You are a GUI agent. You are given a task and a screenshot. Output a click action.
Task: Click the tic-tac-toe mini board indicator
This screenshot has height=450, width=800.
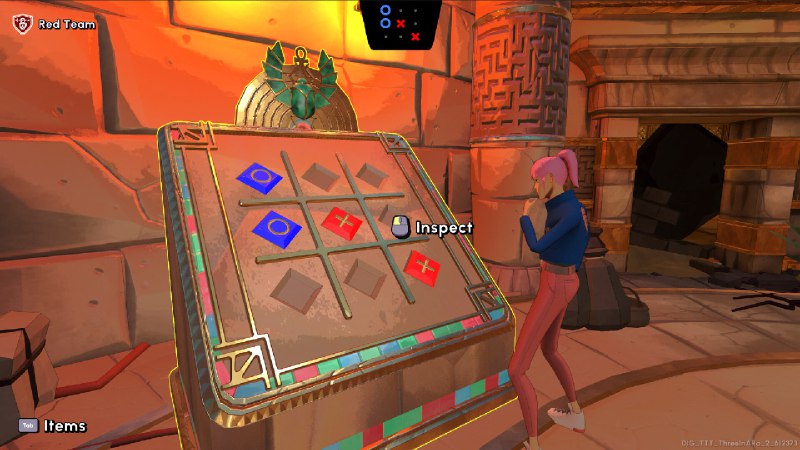point(400,22)
